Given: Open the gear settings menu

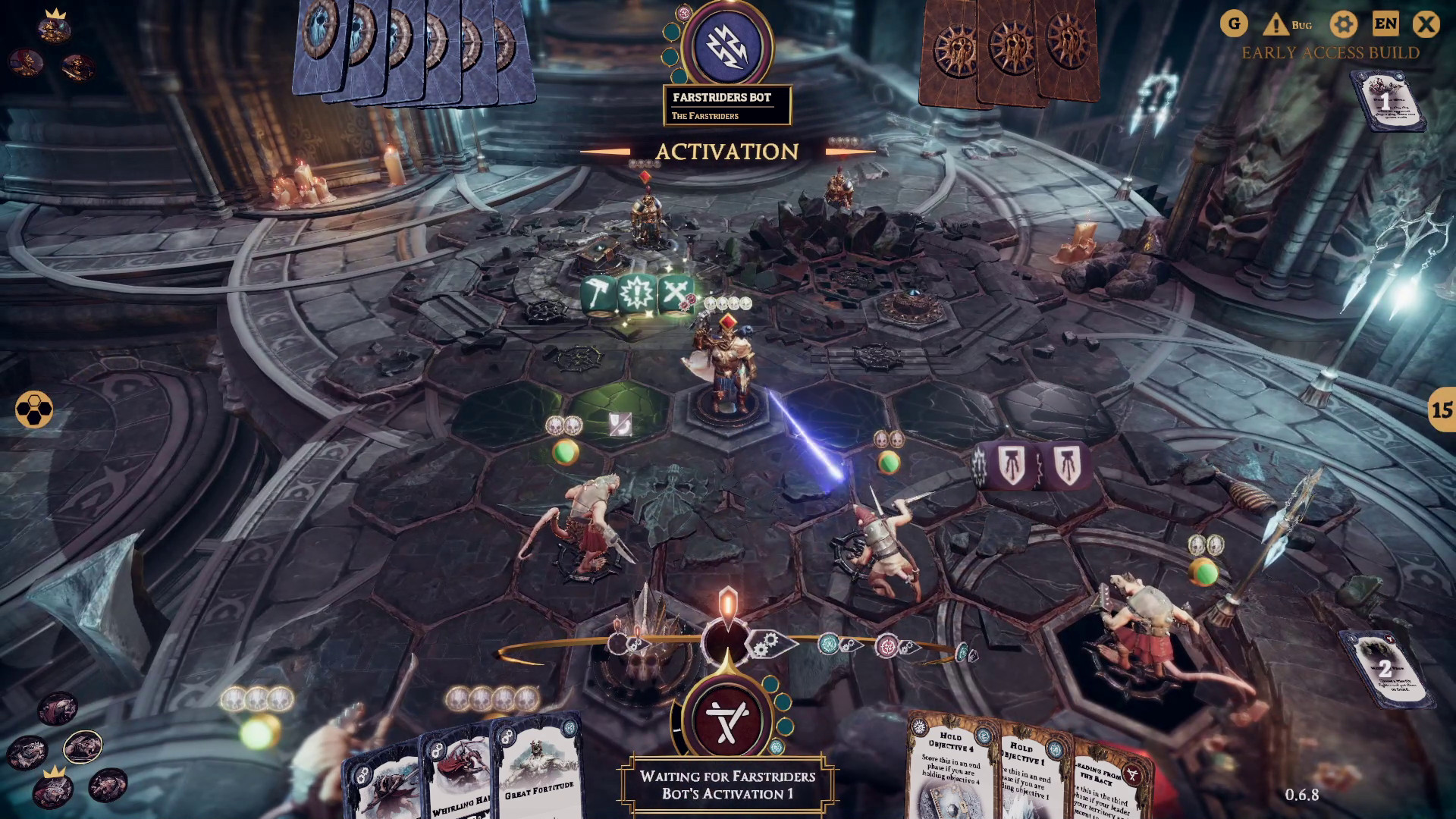Looking at the screenshot, I should (x=1343, y=24).
